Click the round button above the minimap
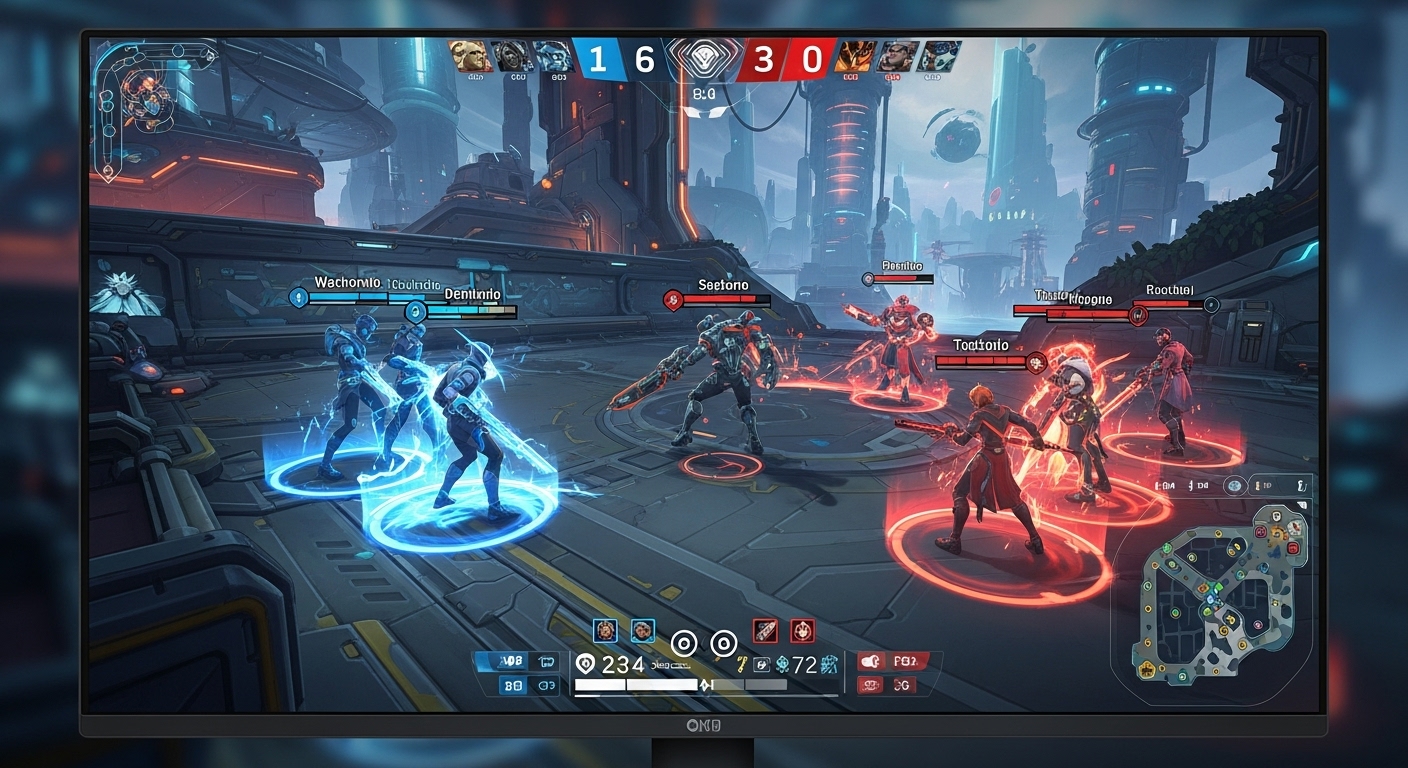 click(1236, 485)
